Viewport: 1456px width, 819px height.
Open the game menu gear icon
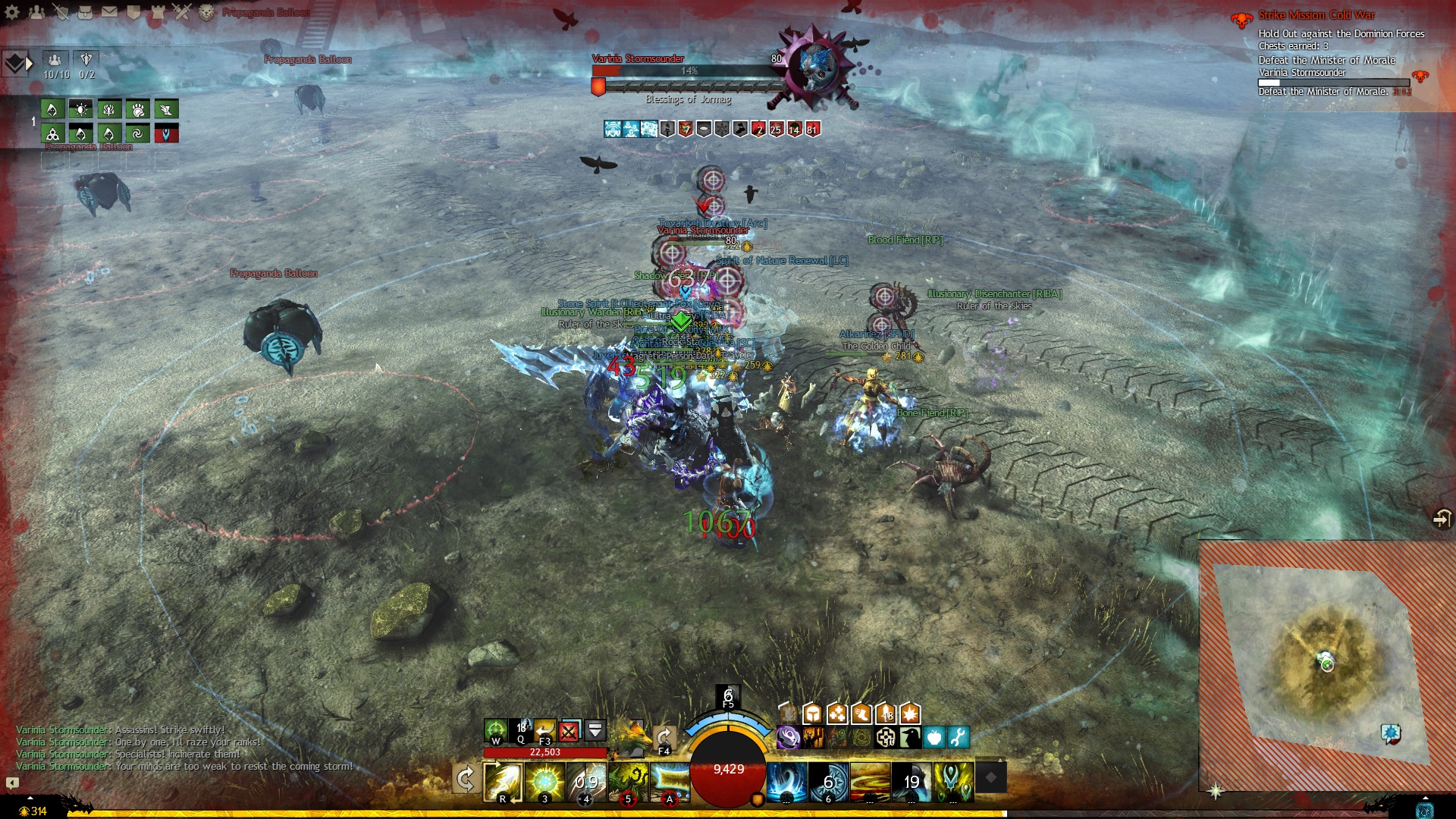[x=12, y=11]
